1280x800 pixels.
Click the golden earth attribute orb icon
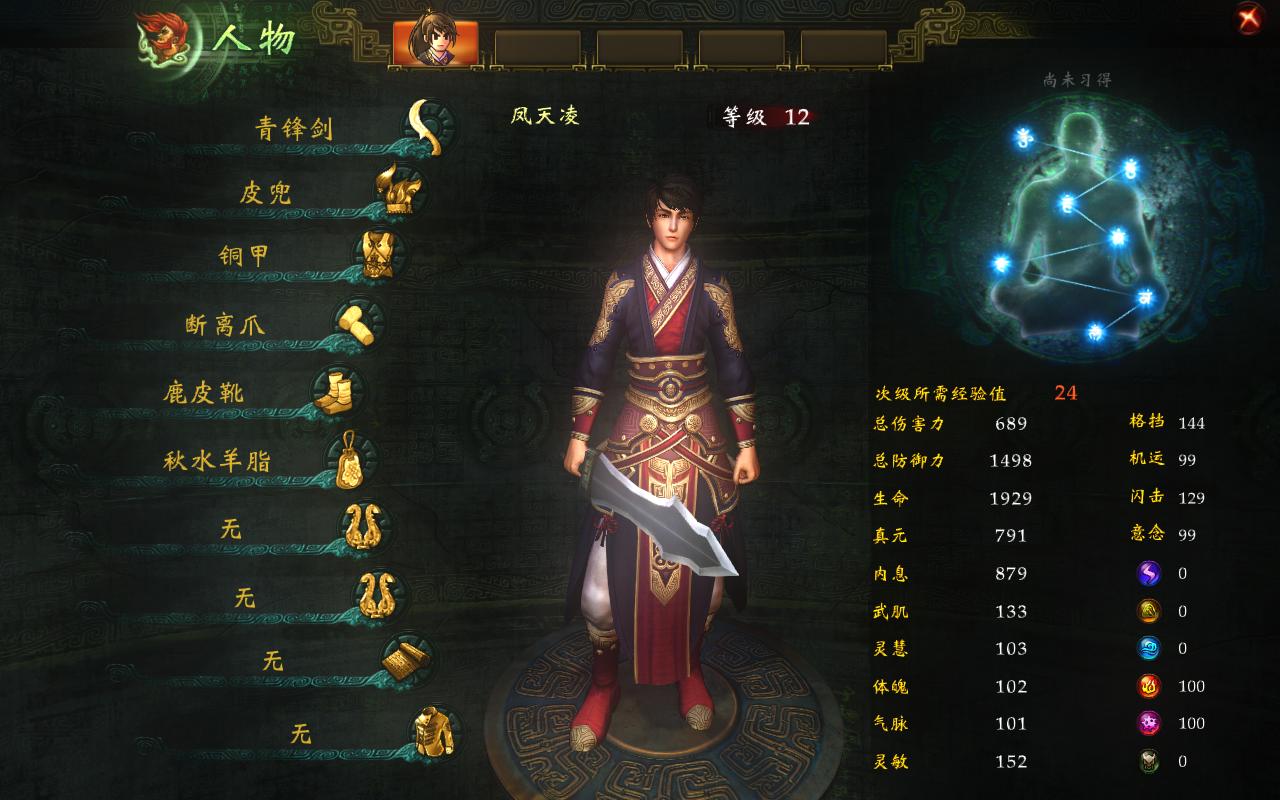pyautogui.click(x=1148, y=610)
